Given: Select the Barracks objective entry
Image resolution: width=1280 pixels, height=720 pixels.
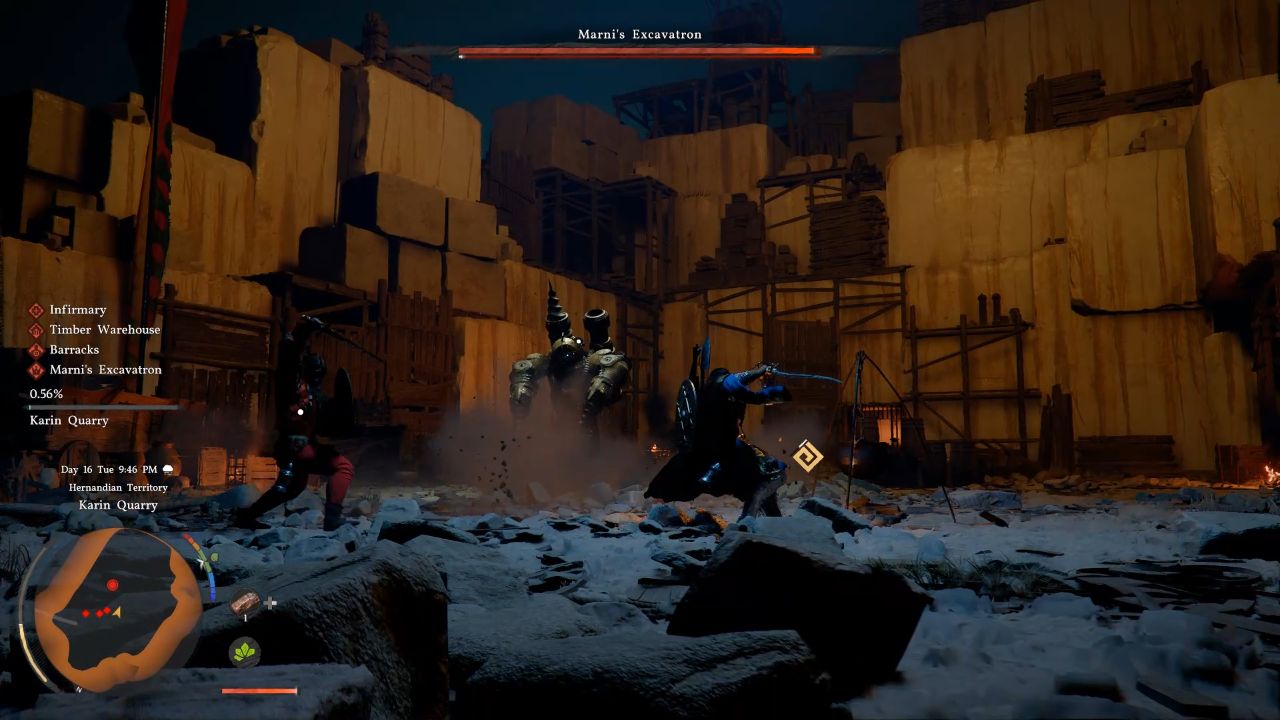Looking at the screenshot, I should coord(74,350).
